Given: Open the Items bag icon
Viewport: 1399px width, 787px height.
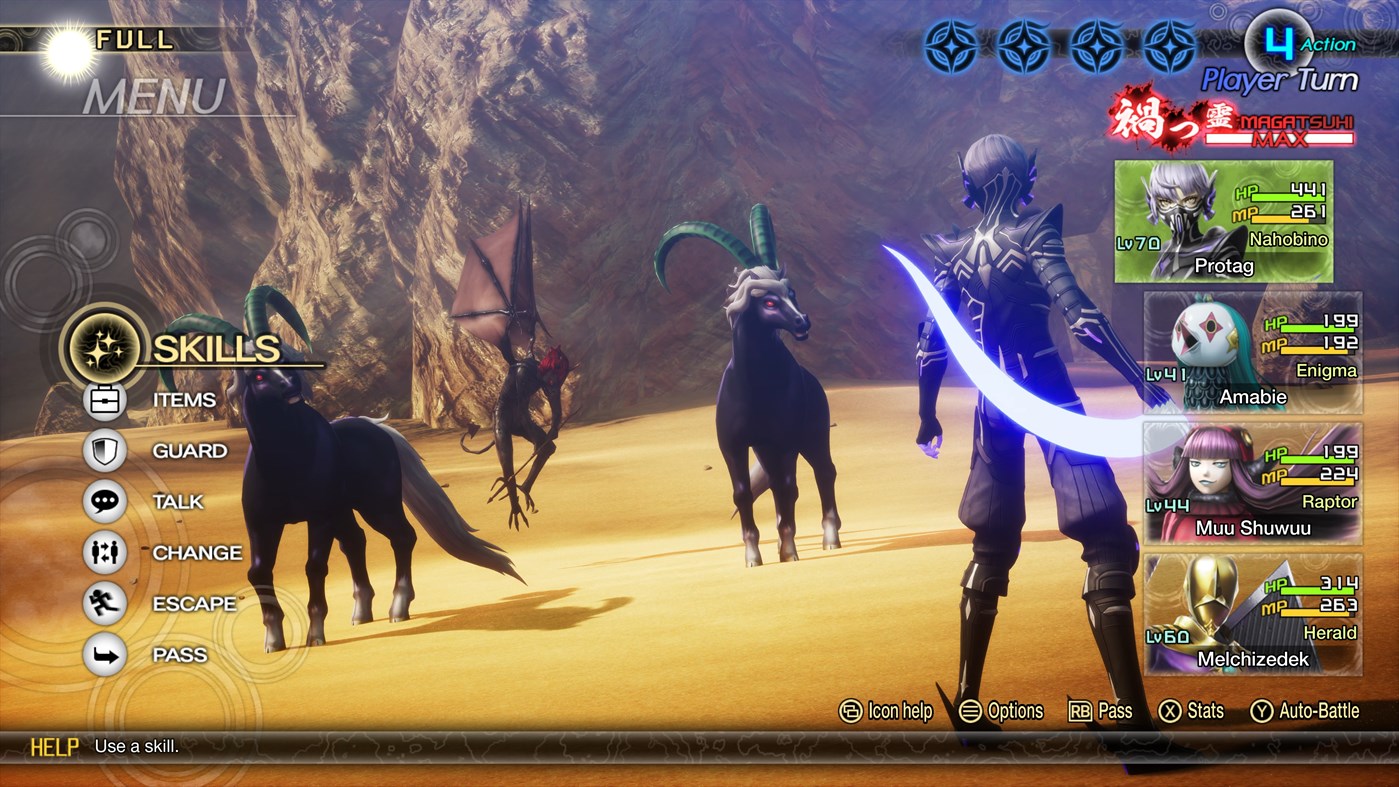Looking at the screenshot, I should click(104, 399).
